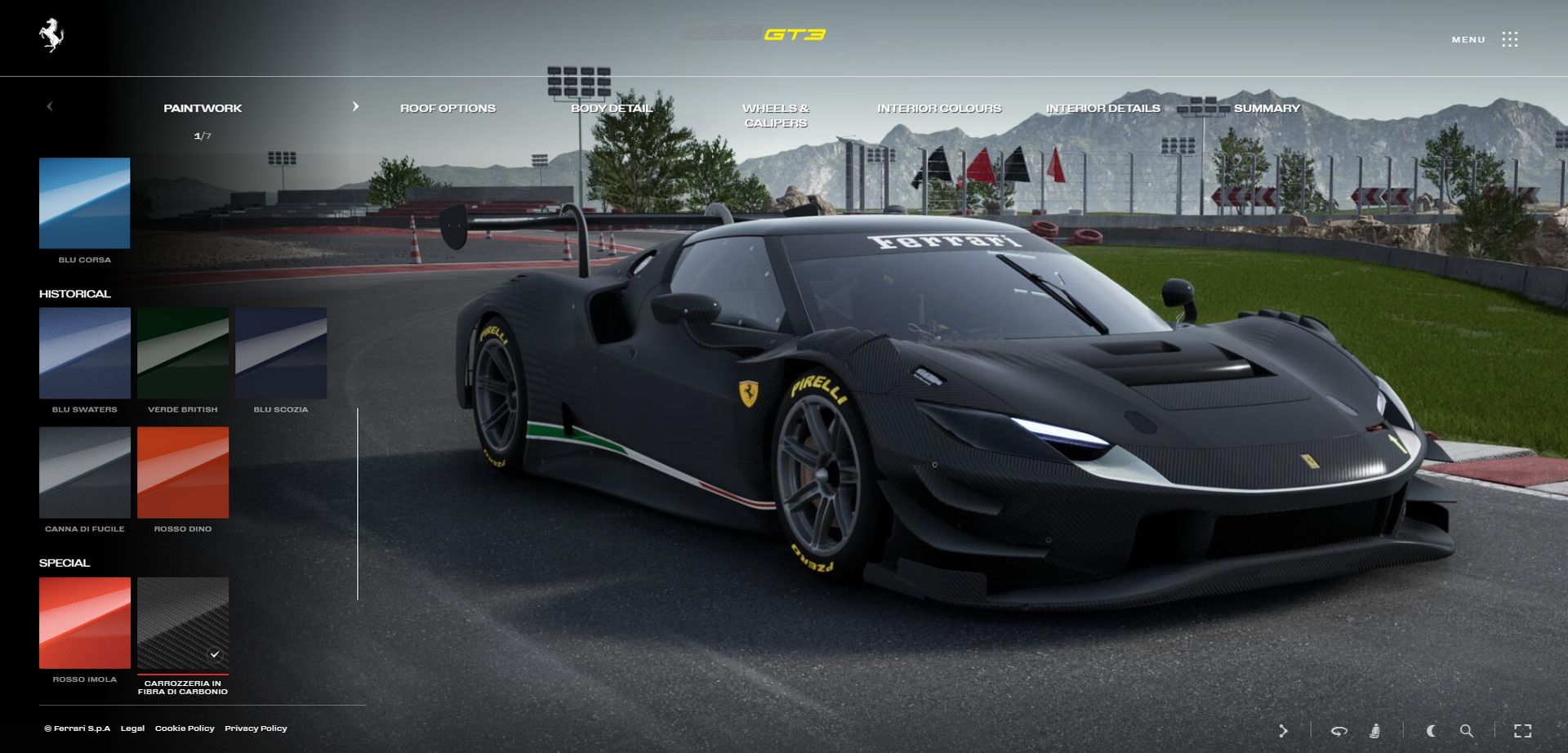Apply the Rosso Imola special colour
Image resolution: width=1568 pixels, height=753 pixels.
click(x=84, y=622)
